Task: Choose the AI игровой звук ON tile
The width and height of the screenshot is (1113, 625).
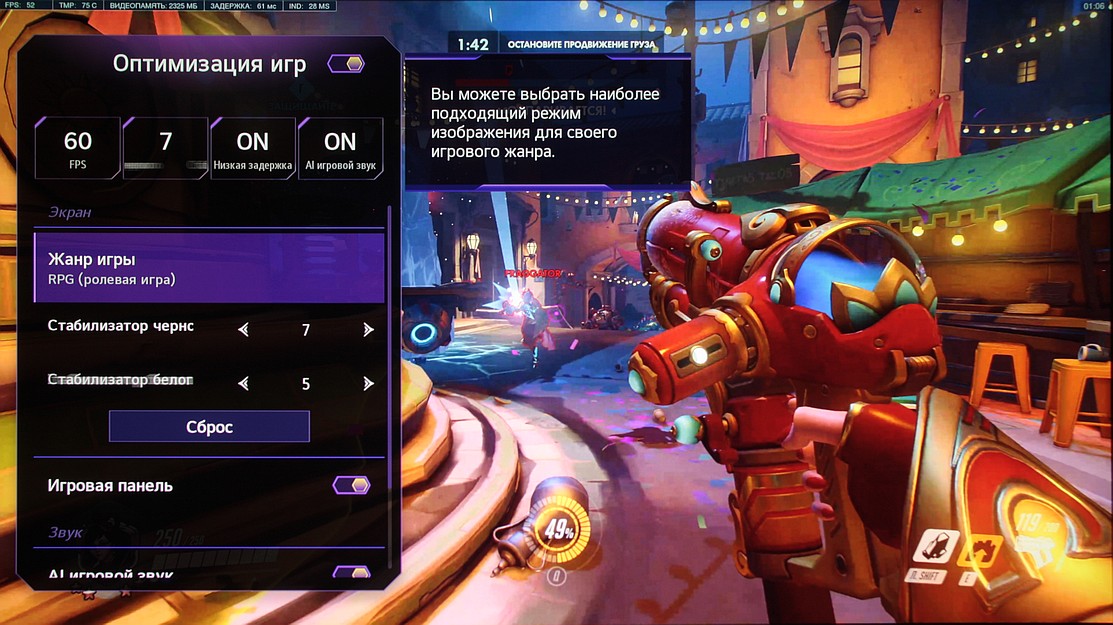Action: [x=340, y=148]
